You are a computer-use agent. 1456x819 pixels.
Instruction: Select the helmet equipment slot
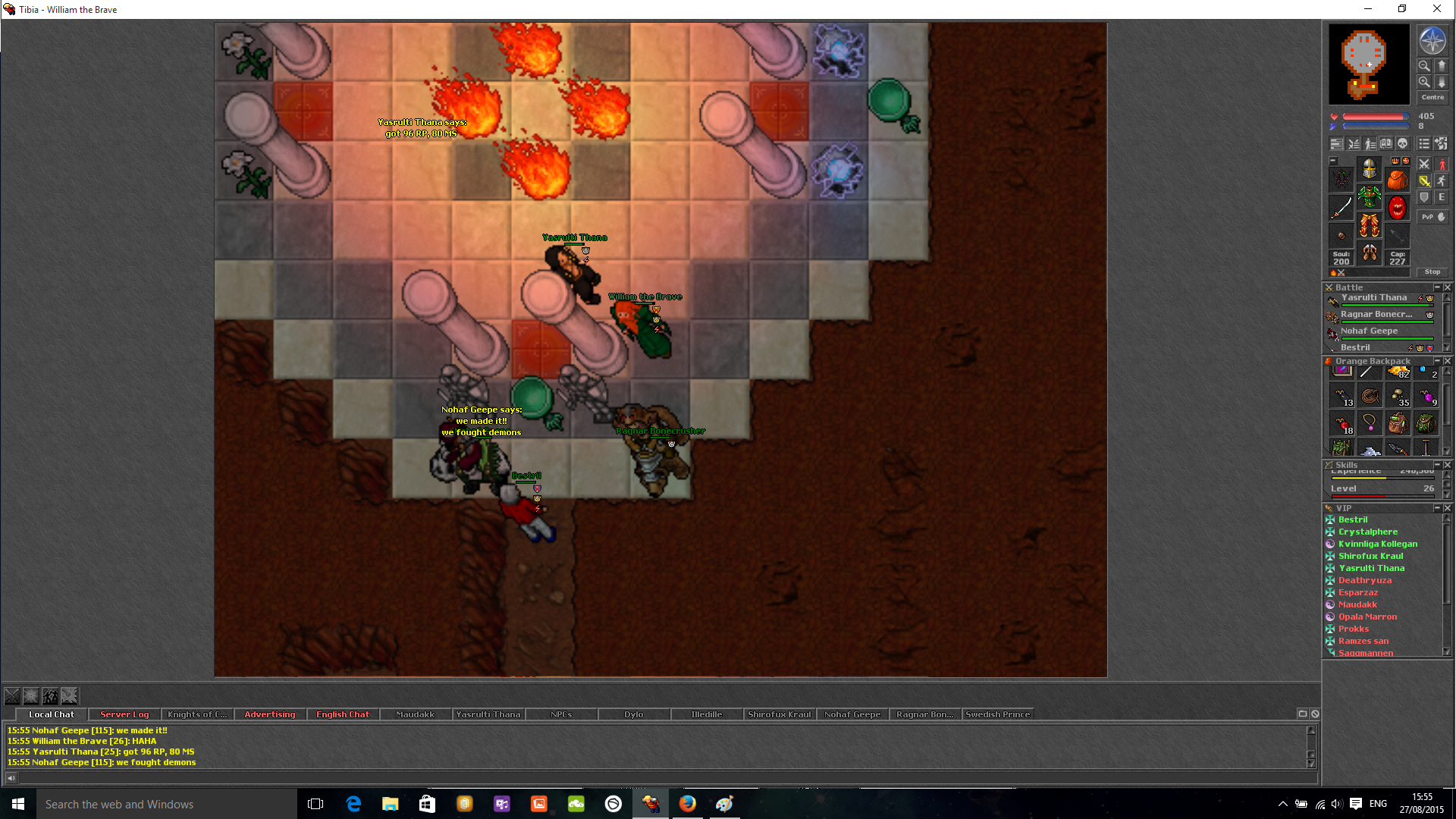point(1369,168)
